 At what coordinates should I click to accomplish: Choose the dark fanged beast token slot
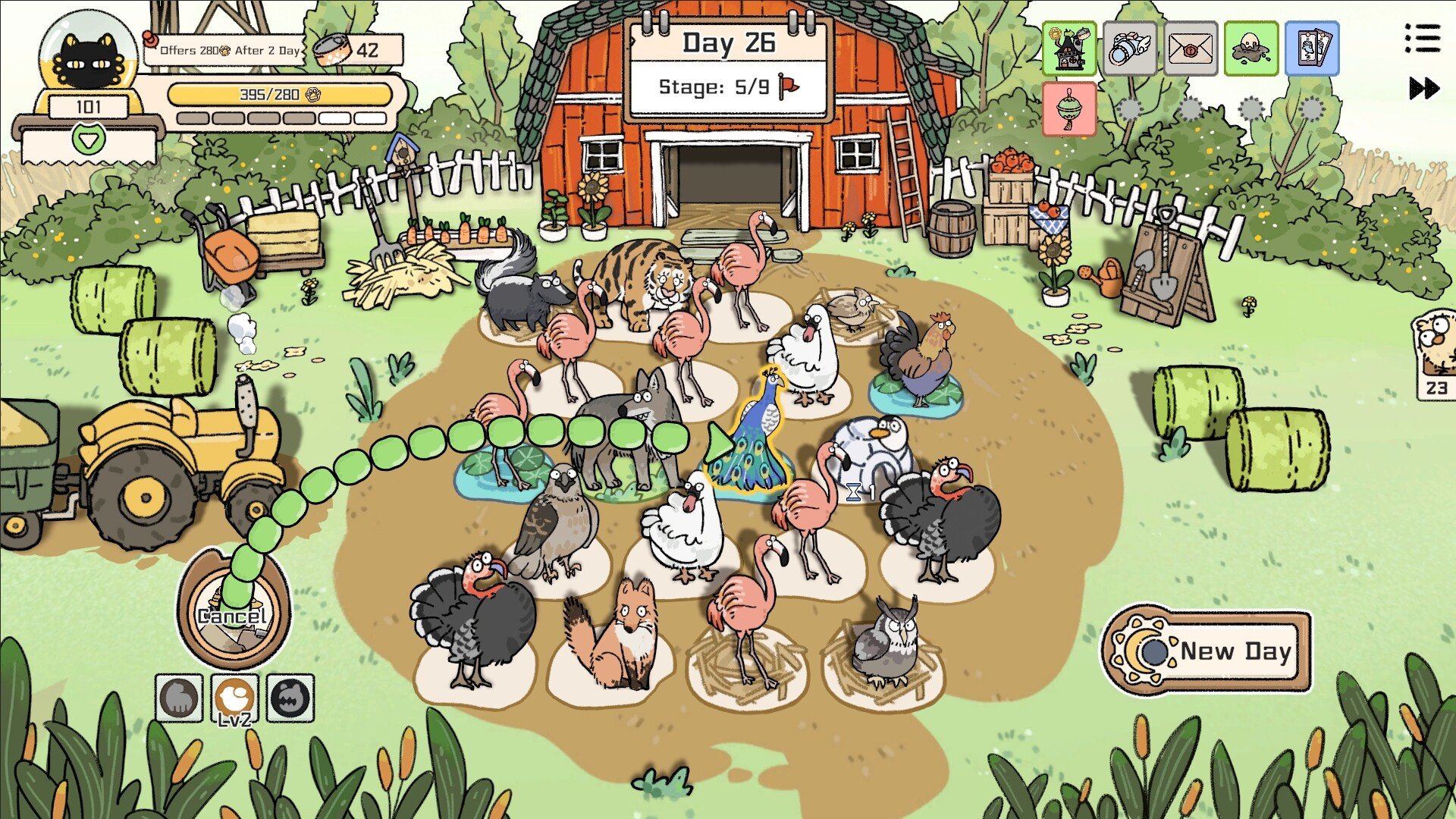pos(290,698)
